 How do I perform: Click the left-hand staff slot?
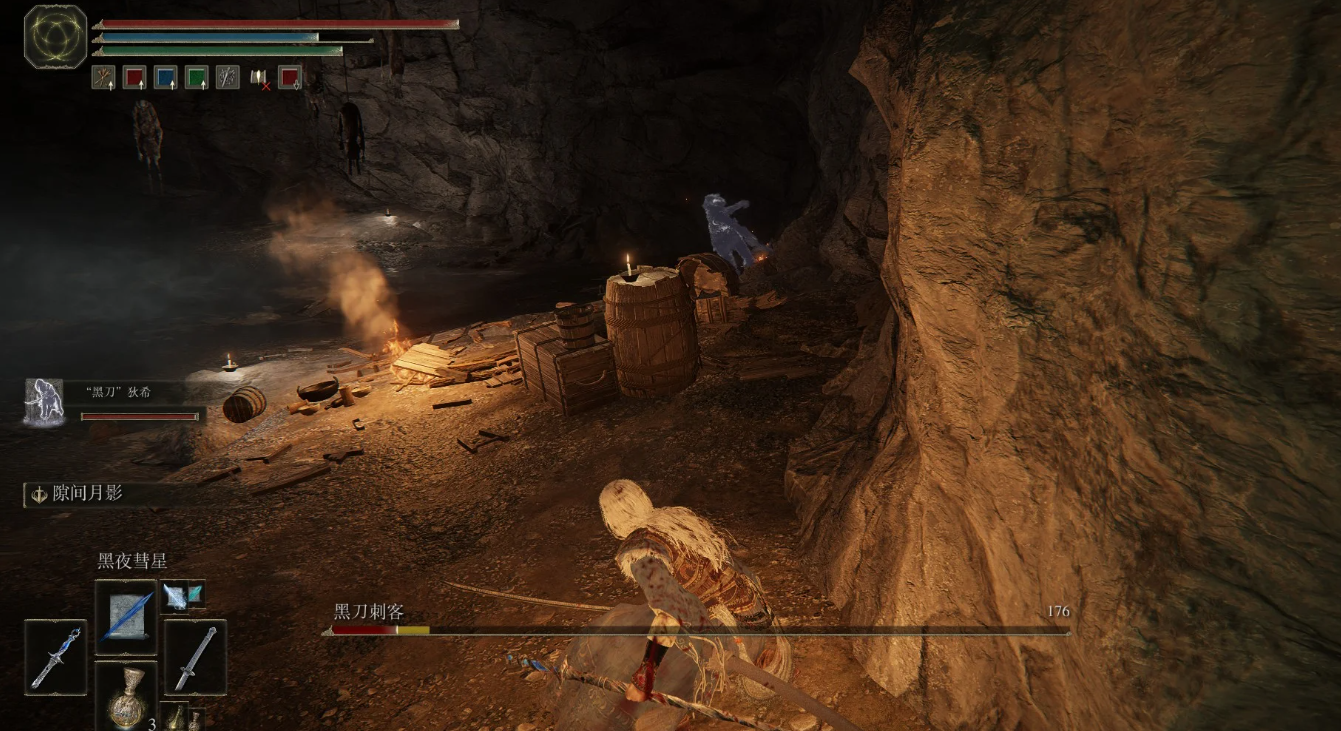55,656
